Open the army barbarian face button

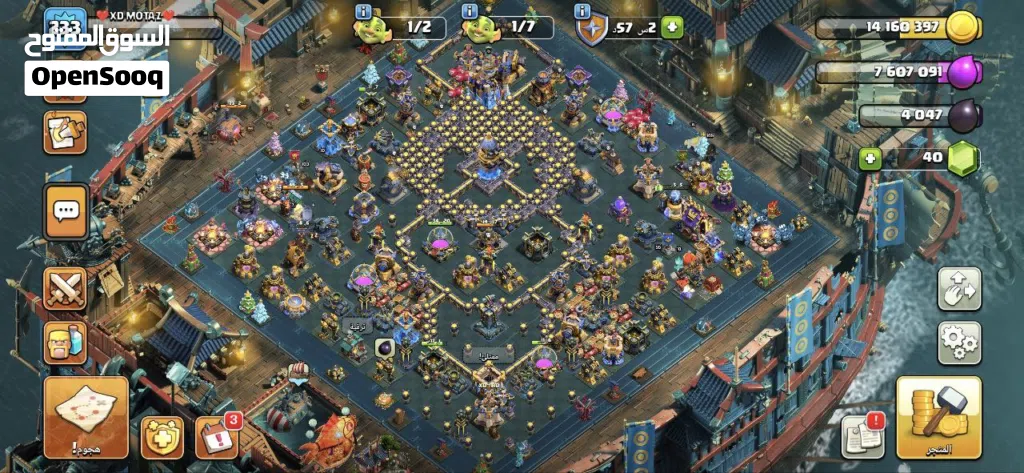click(x=66, y=342)
